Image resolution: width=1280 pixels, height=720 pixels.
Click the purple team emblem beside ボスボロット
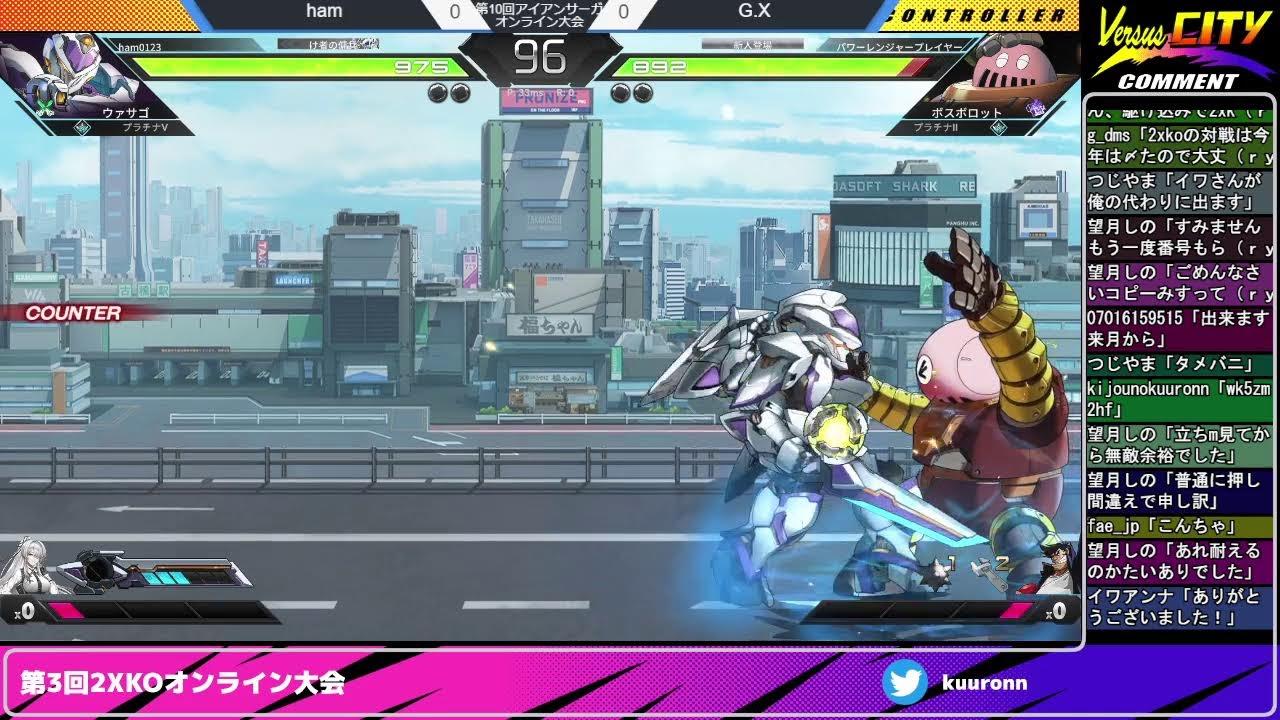pyautogui.click(x=1035, y=107)
